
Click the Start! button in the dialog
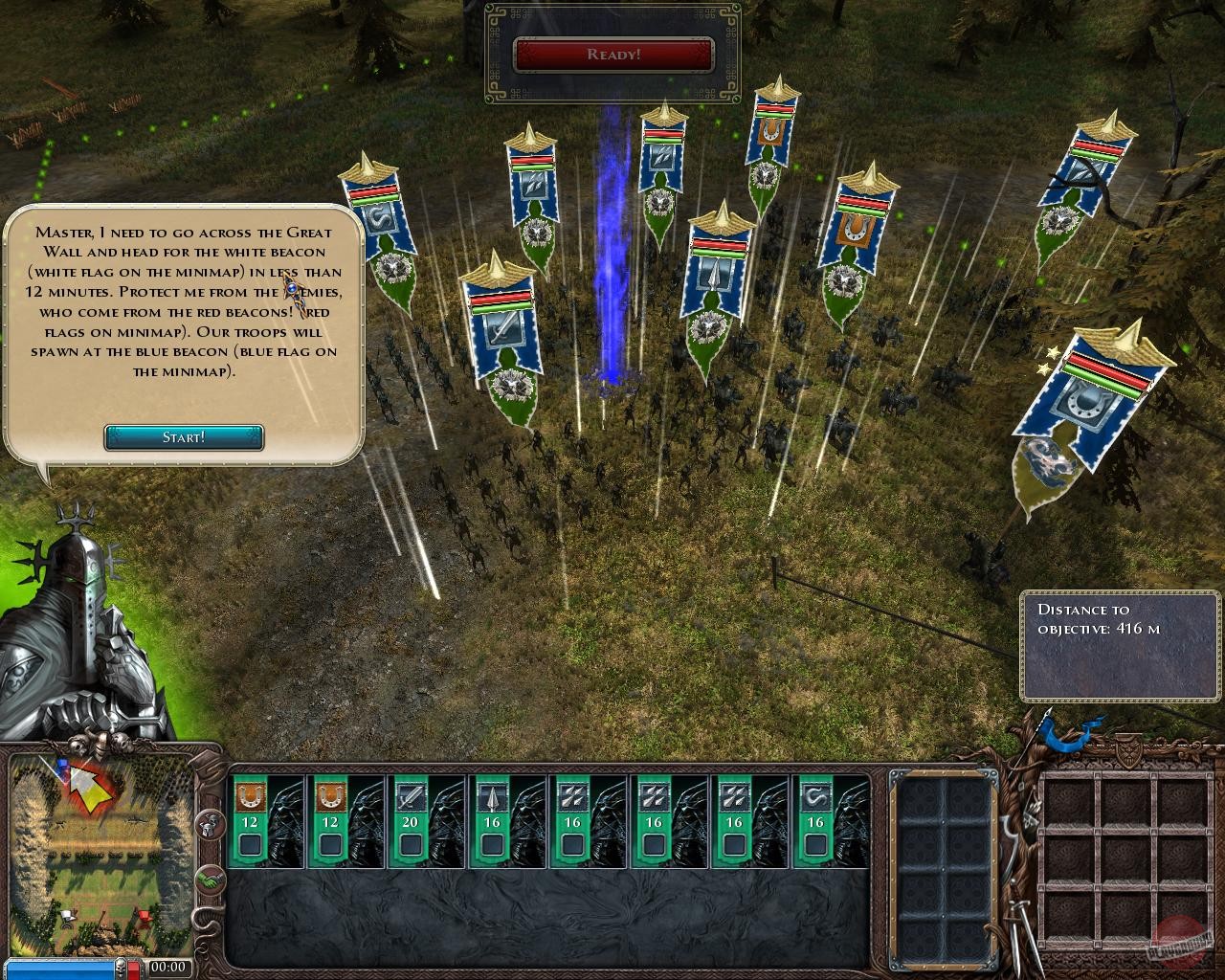(x=183, y=437)
